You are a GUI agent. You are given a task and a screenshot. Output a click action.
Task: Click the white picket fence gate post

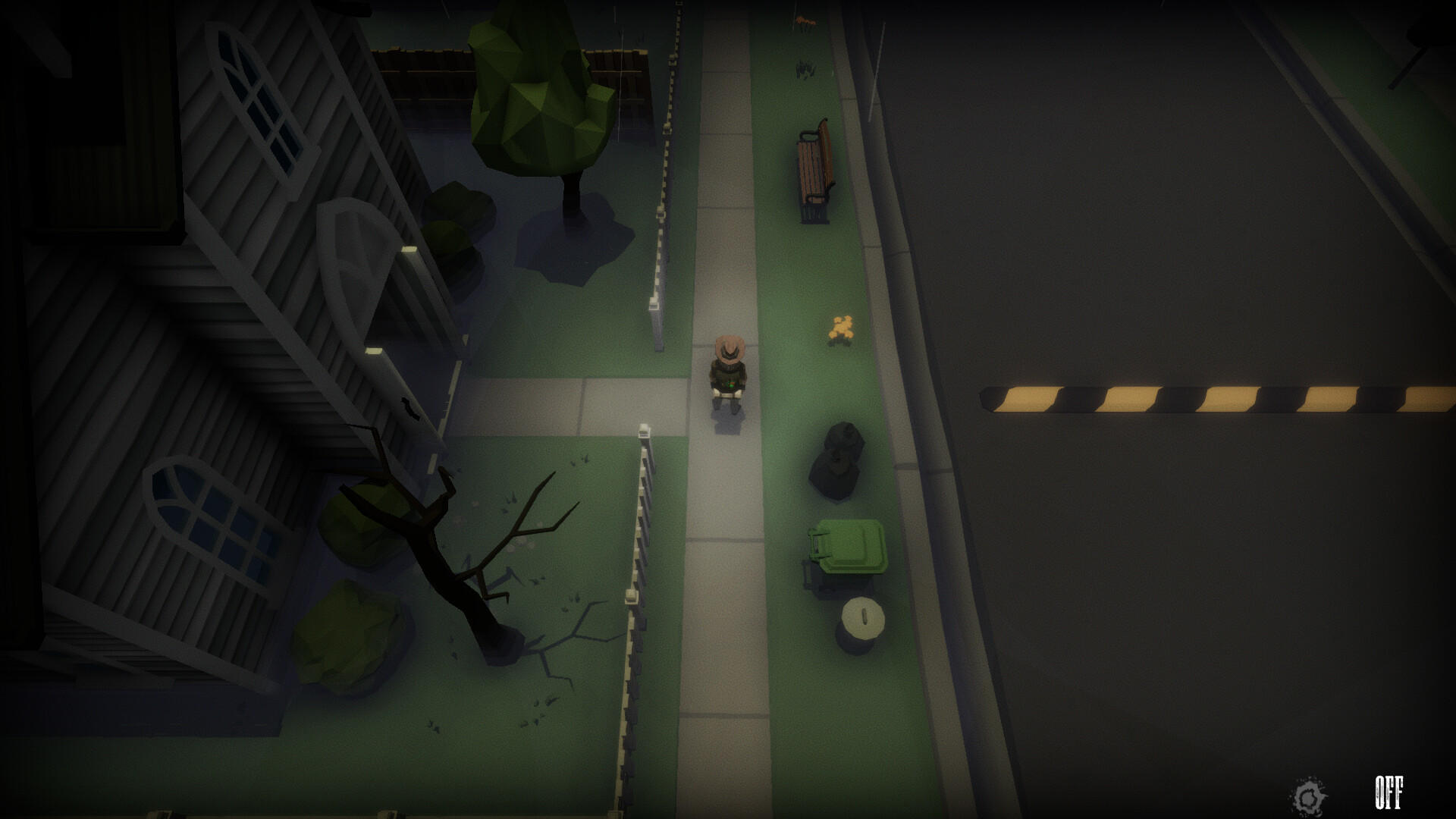tap(645, 432)
